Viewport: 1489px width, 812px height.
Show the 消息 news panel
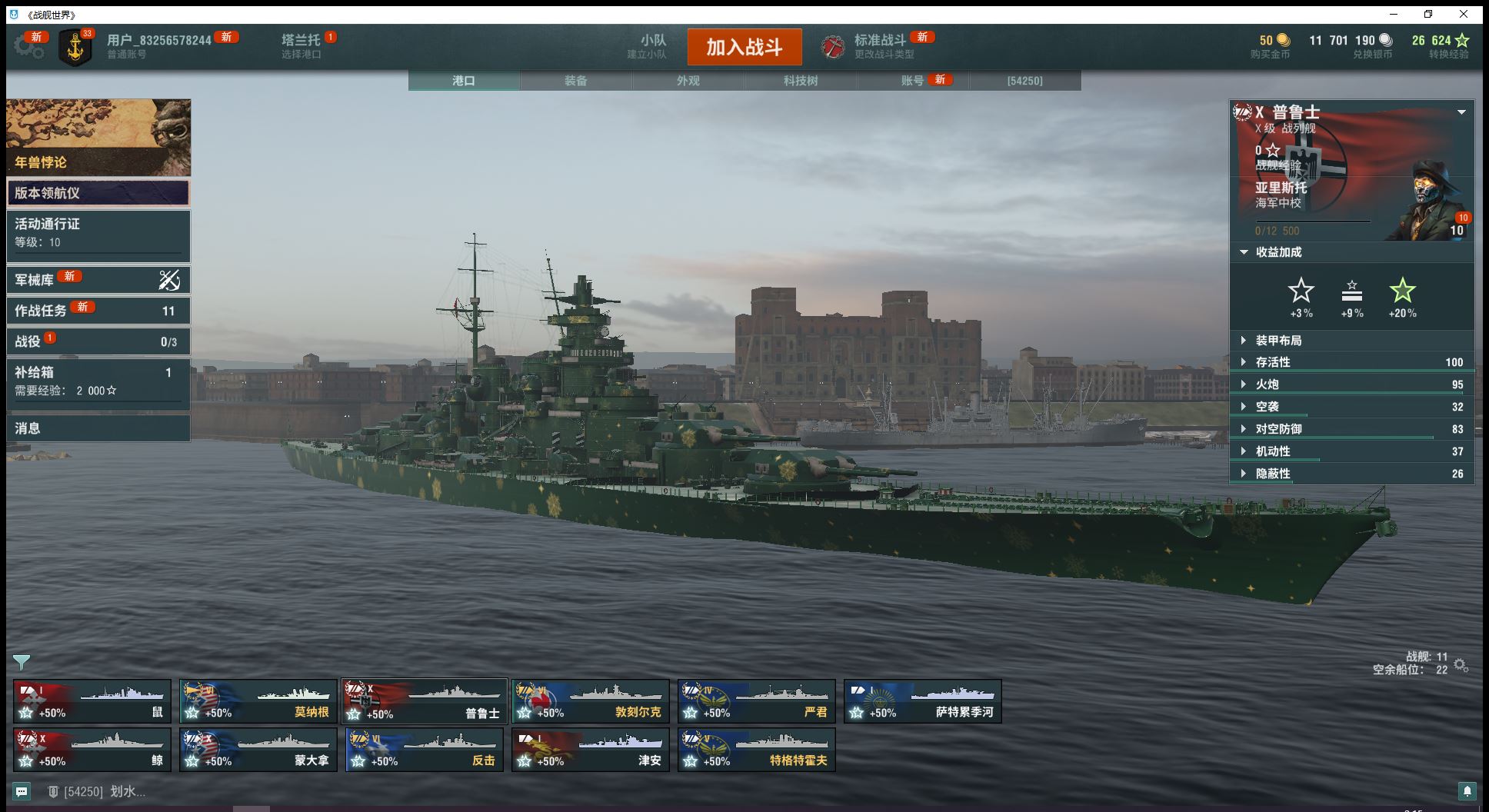(x=98, y=428)
